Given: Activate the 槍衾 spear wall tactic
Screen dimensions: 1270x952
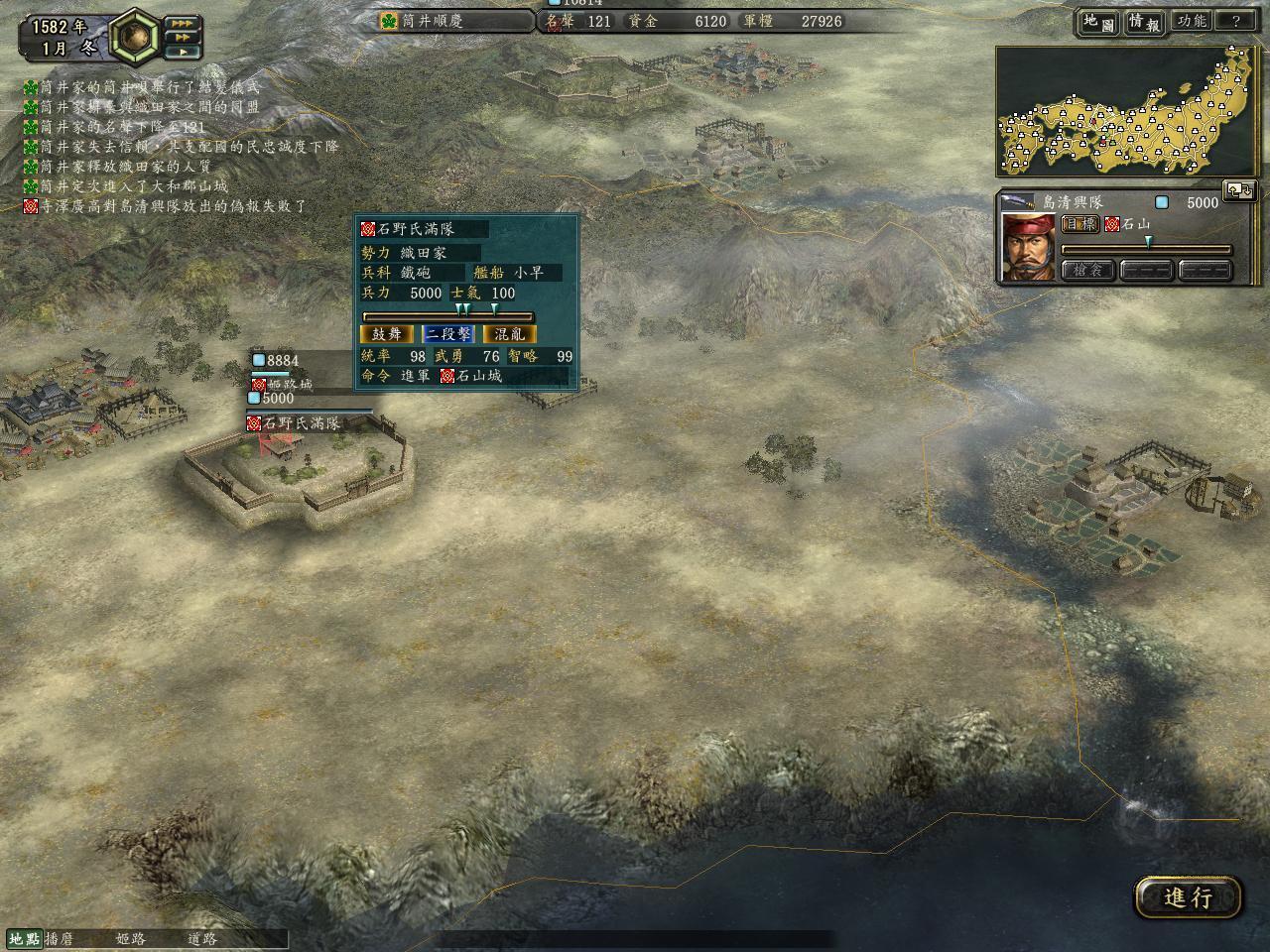Looking at the screenshot, I should click(1087, 270).
